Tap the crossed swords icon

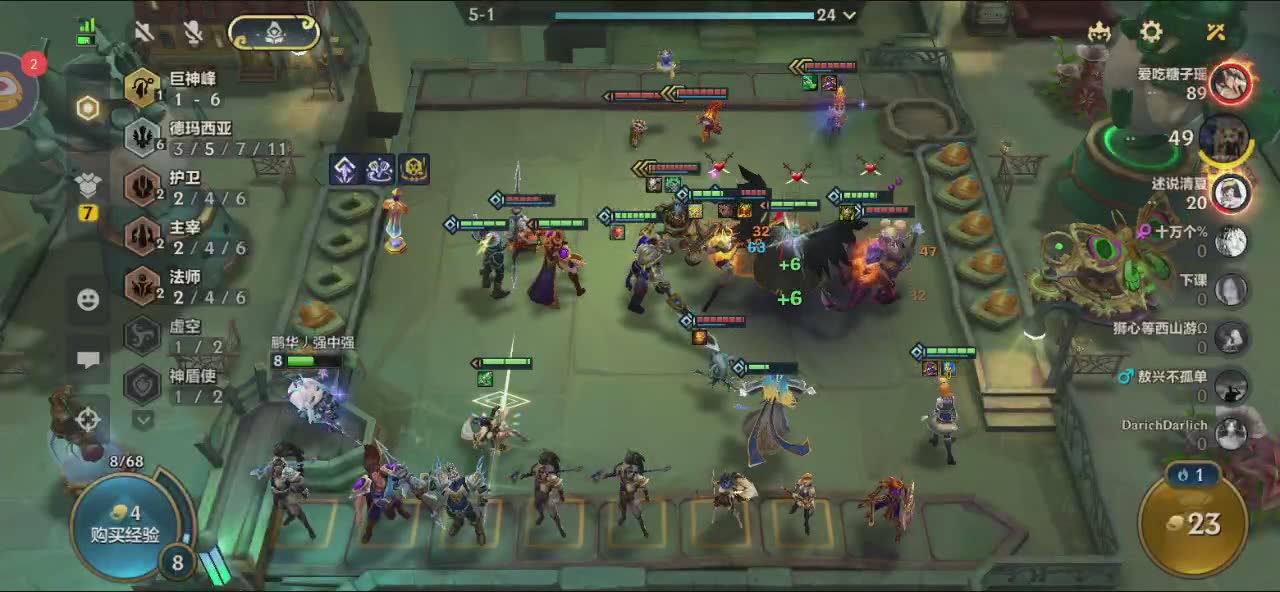[x=1215, y=32]
